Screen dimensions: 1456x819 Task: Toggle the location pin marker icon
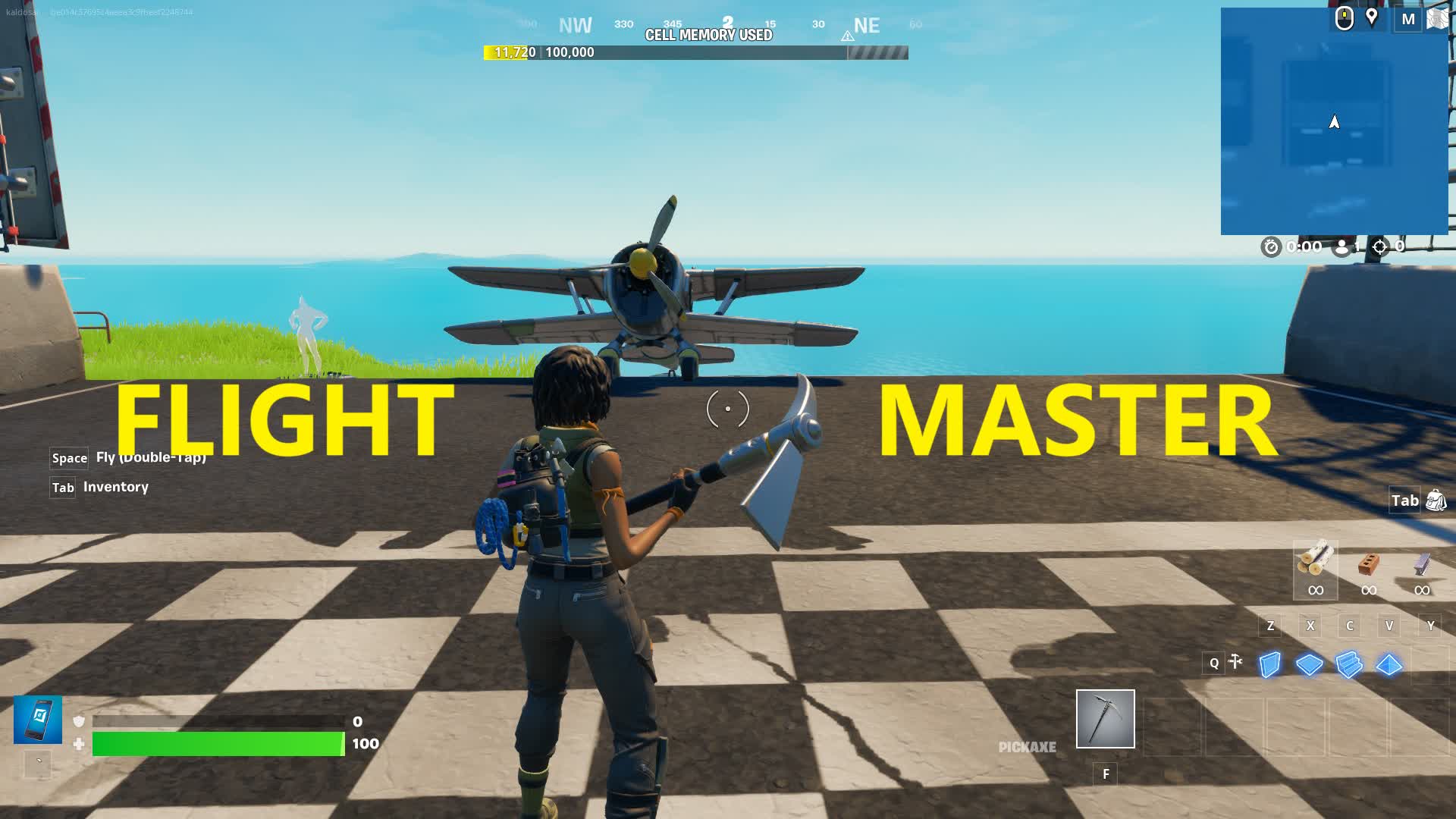1373,17
